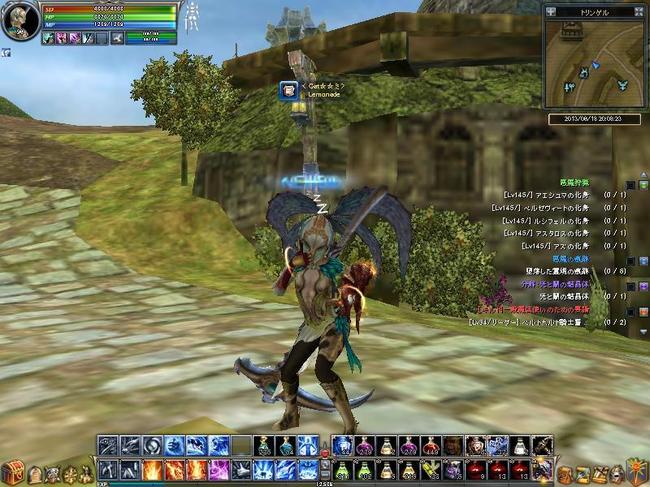Image resolution: width=650 pixels, height=487 pixels.
Task: Click the player character portrait
Action: [x=19, y=21]
